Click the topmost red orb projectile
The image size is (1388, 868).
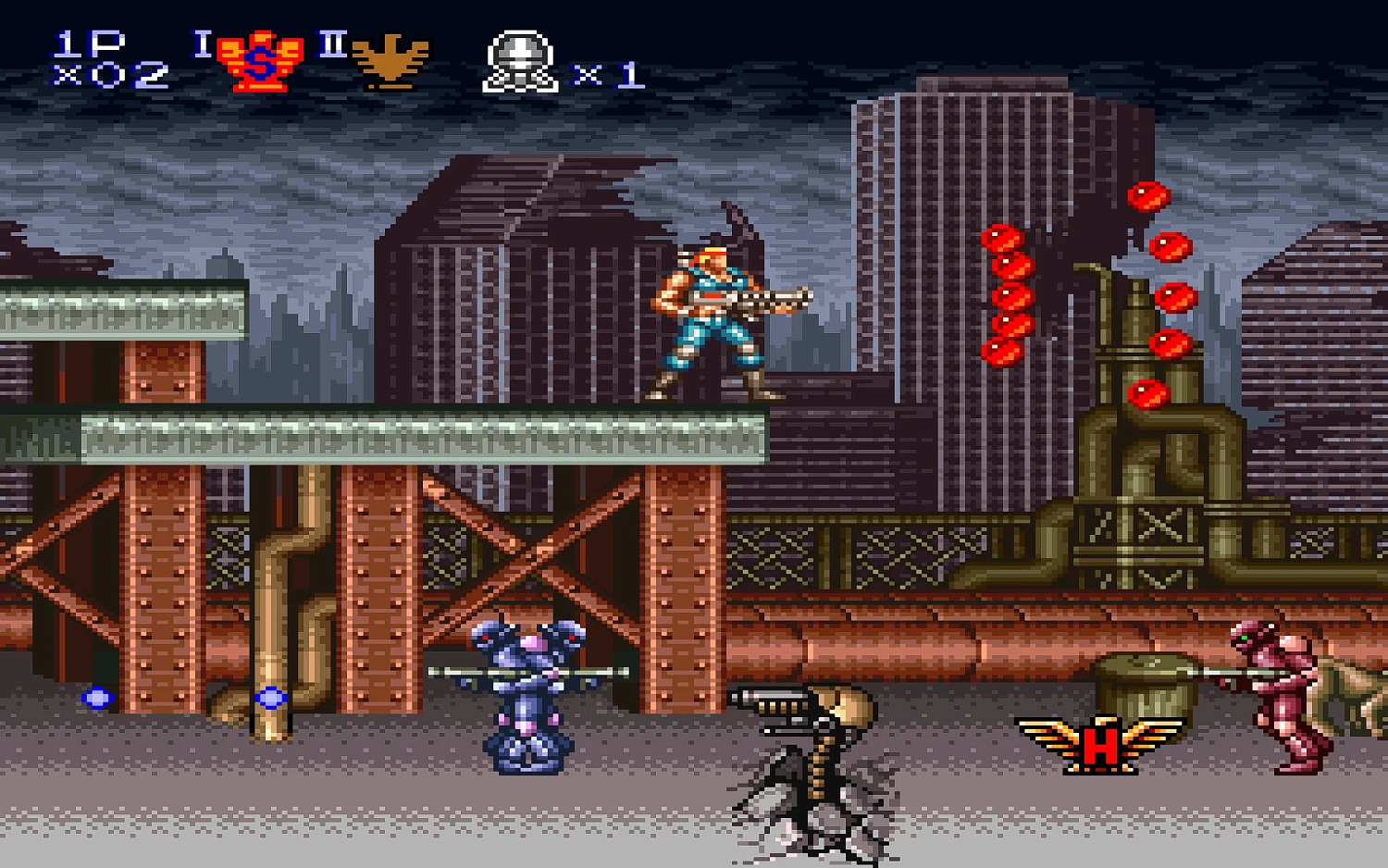click(1147, 196)
